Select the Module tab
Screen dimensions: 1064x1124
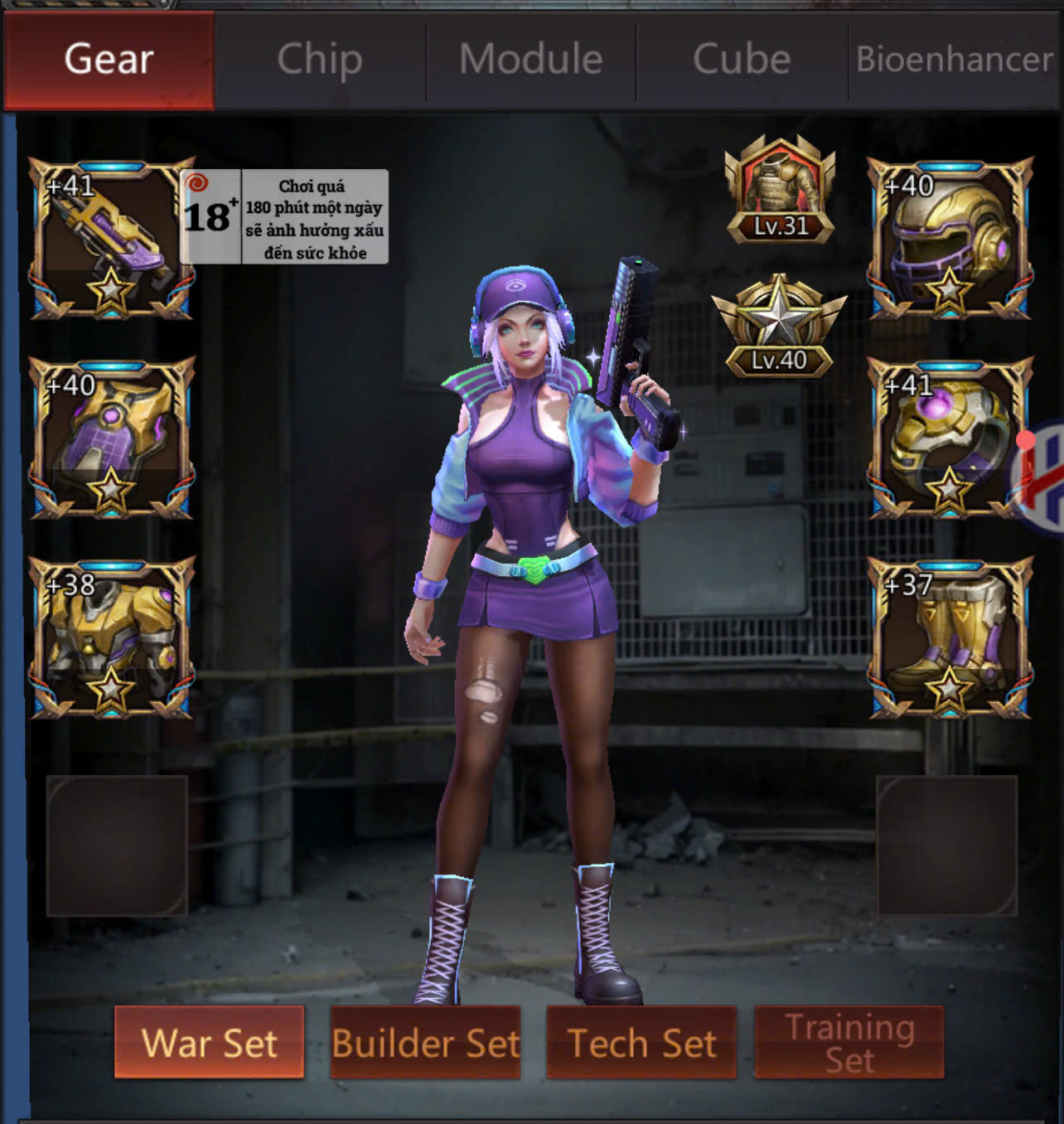click(531, 60)
